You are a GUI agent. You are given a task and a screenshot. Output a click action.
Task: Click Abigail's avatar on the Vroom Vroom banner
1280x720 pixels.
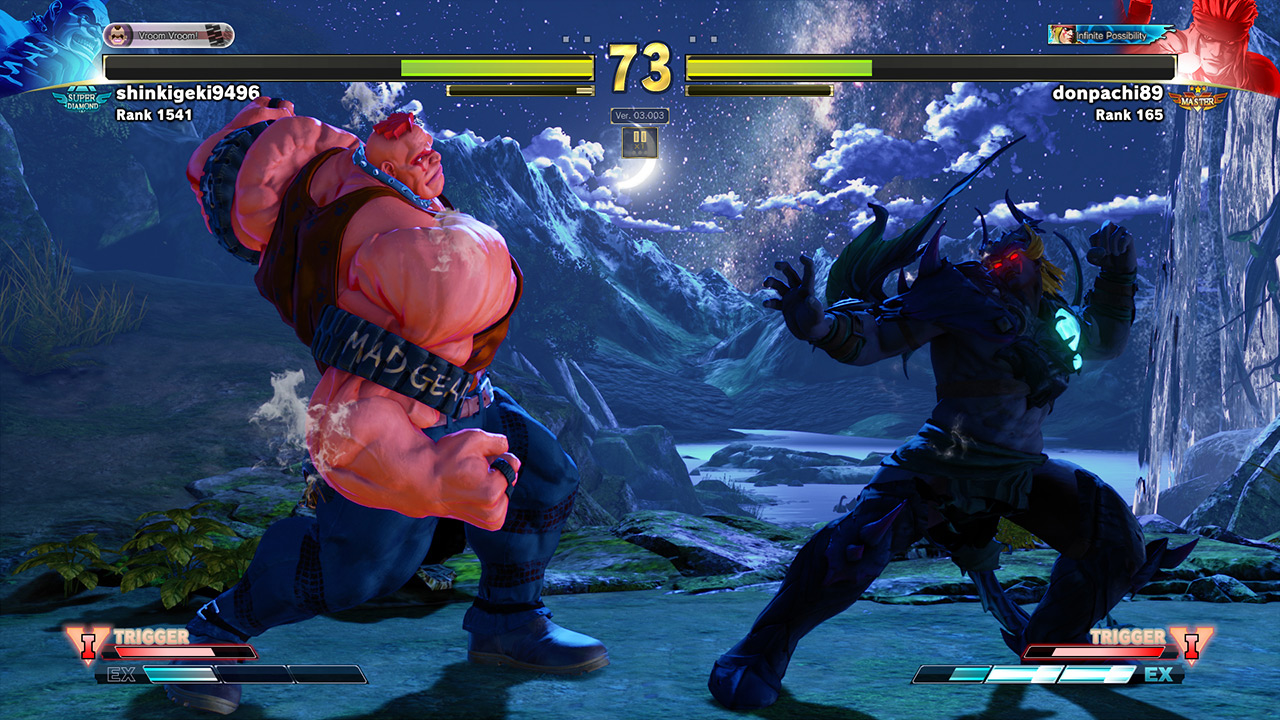point(120,34)
